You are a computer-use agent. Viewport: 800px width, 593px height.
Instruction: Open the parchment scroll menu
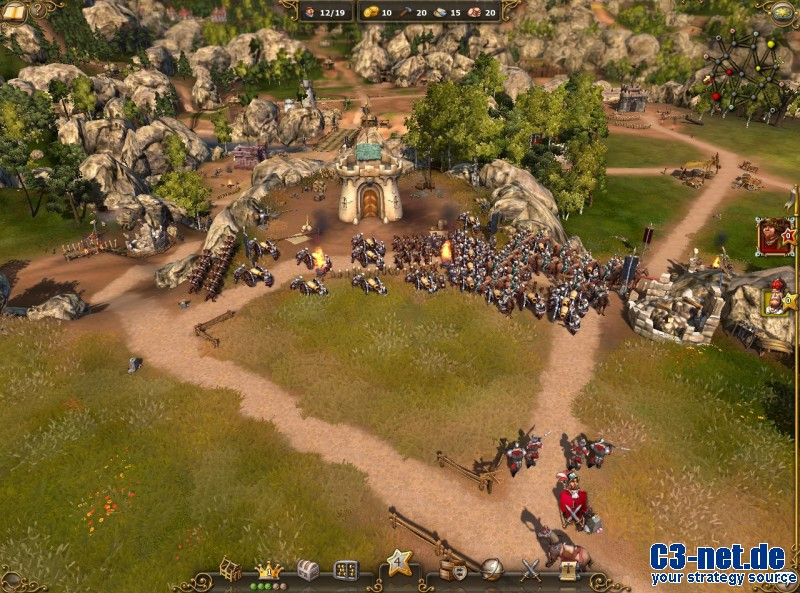[568, 570]
